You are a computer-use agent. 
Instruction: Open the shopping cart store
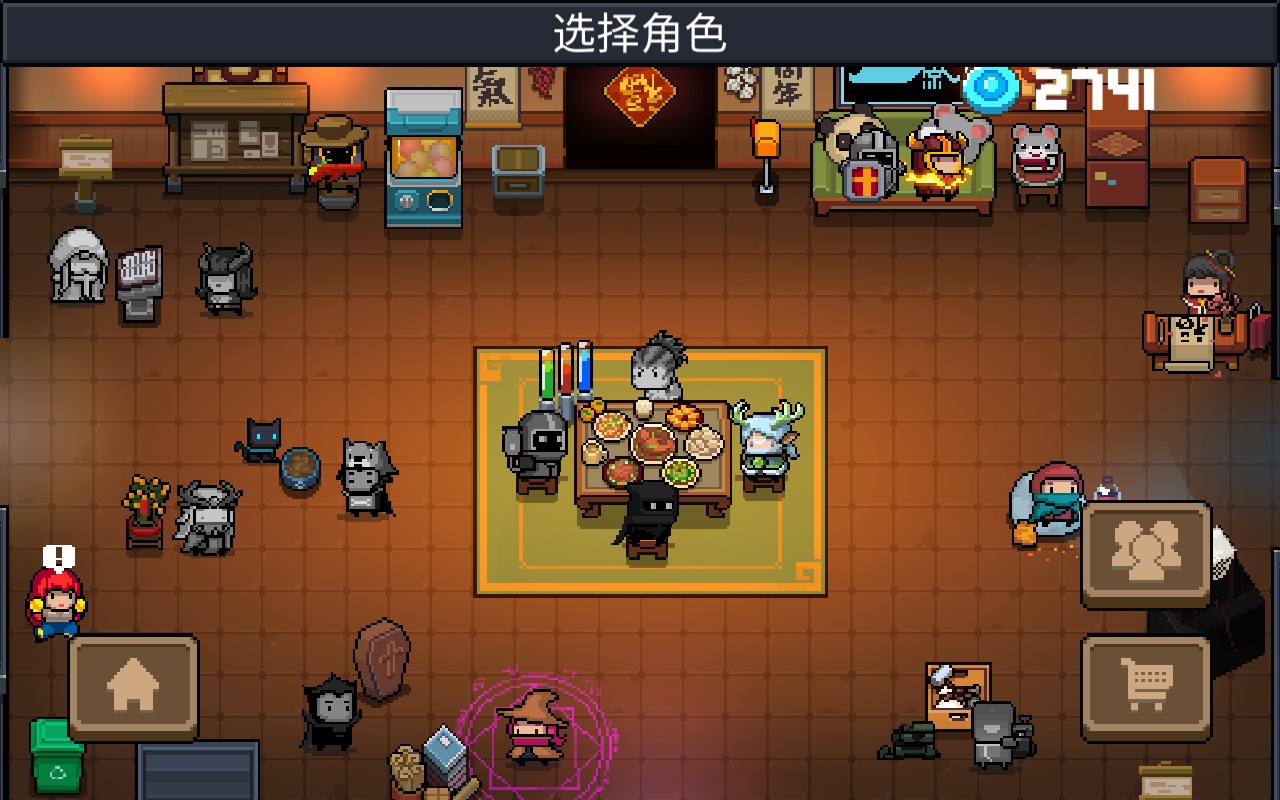pyautogui.click(x=1146, y=686)
